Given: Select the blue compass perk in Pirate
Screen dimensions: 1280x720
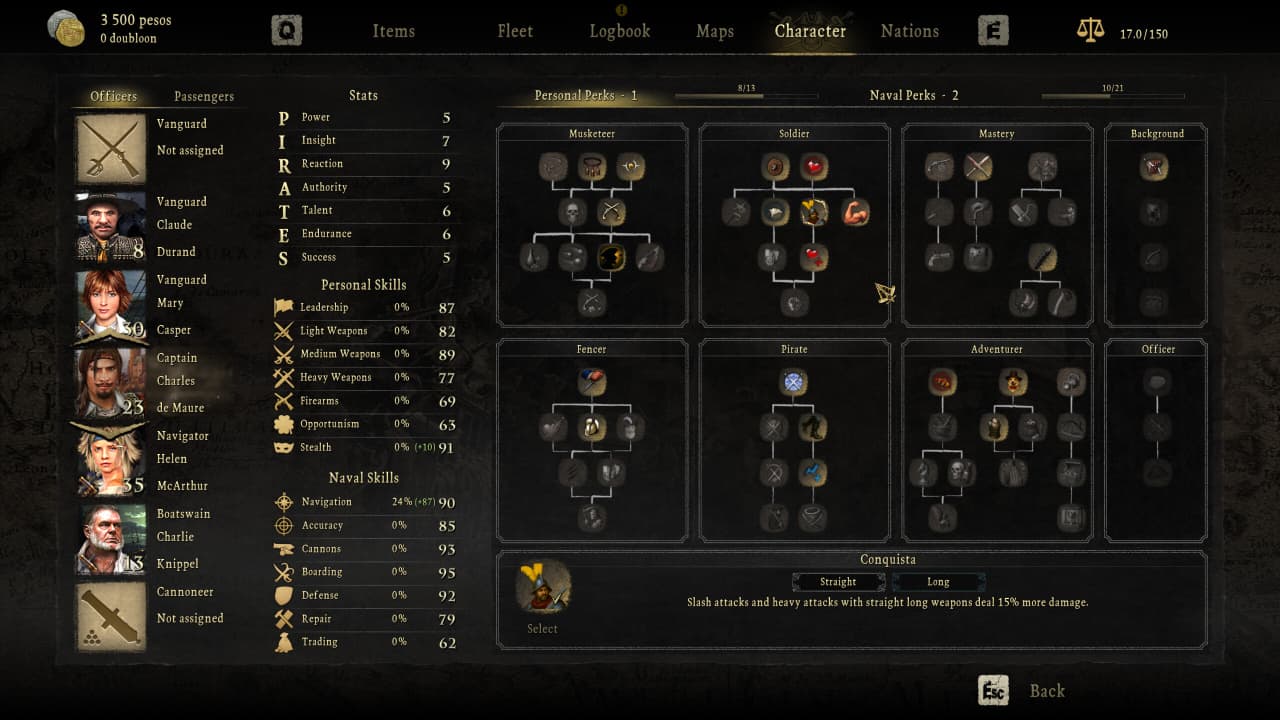Looking at the screenshot, I should (x=794, y=382).
